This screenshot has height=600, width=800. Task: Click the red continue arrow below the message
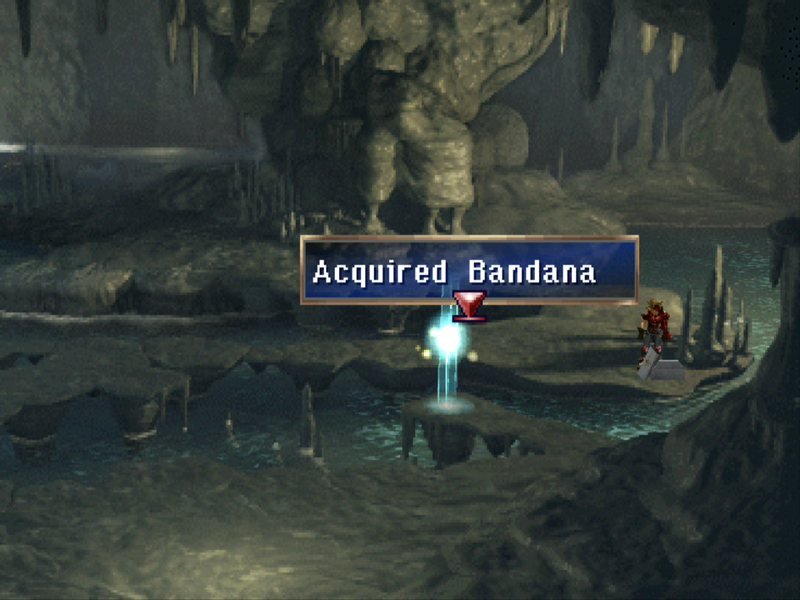pos(468,305)
